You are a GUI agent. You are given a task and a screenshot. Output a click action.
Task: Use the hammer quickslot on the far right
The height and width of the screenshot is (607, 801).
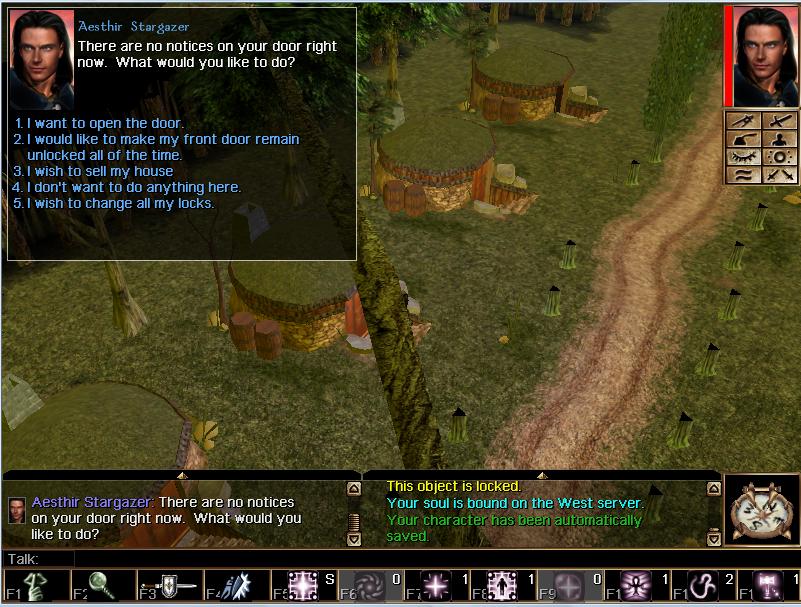pyautogui.click(x=767, y=587)
